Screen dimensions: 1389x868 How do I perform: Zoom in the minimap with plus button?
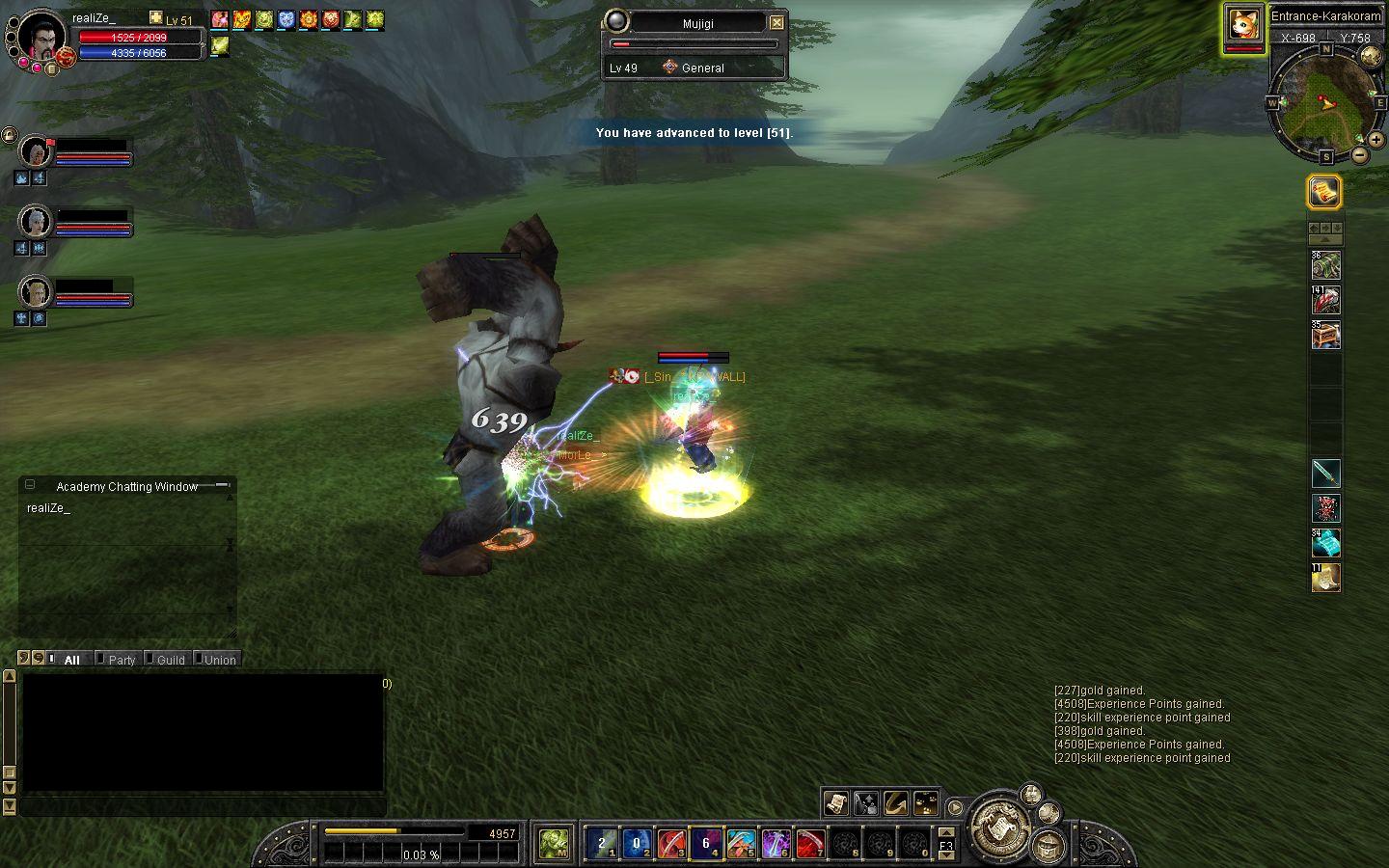[1375, 140]
